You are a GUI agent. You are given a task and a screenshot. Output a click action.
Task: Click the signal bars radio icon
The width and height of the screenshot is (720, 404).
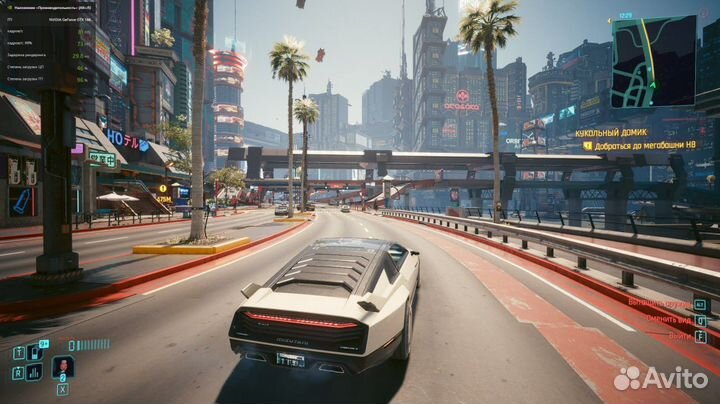35,372
